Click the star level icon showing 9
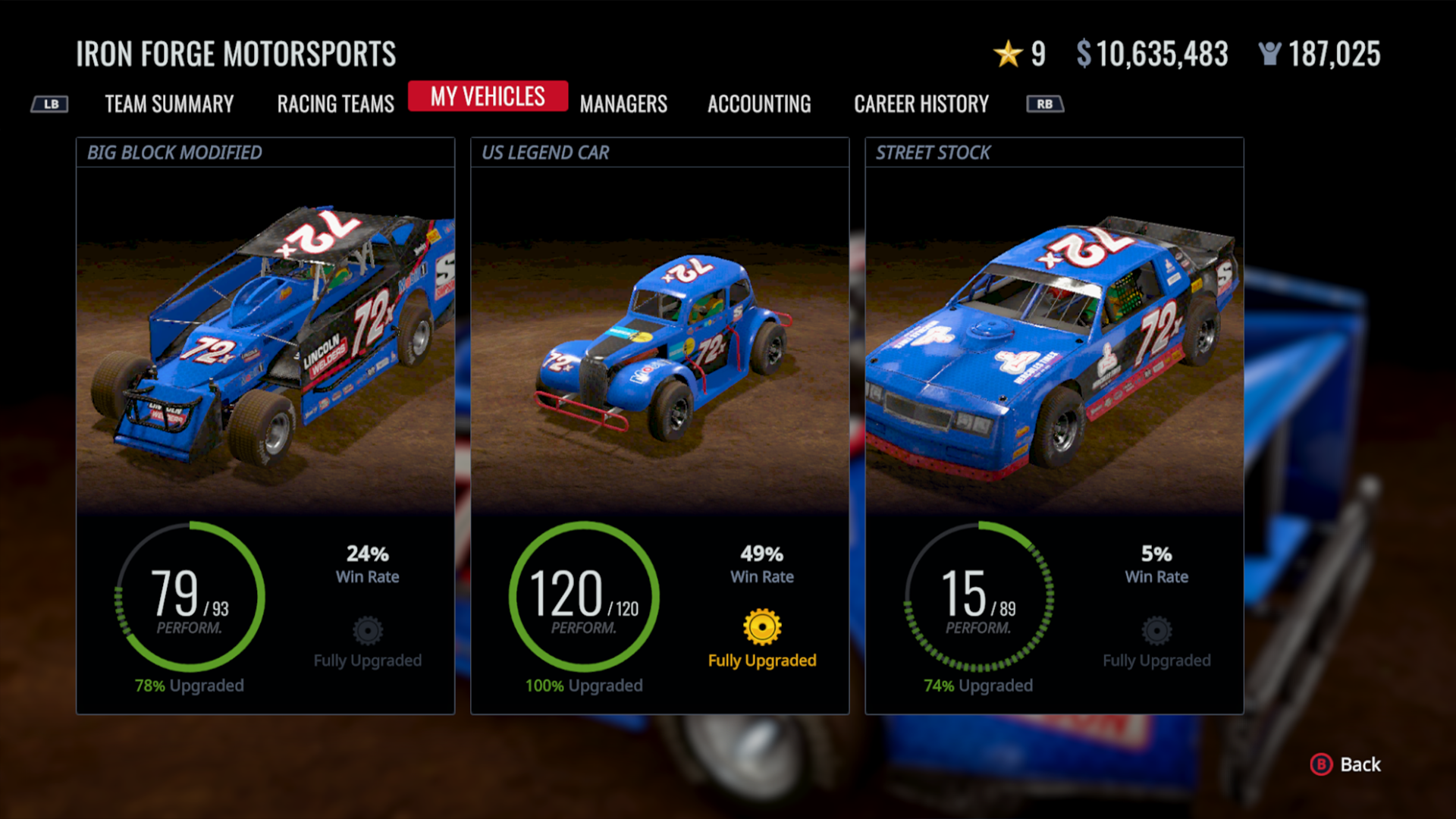The width and height of the screenshot is (1456, 819). coord(1008,53)
